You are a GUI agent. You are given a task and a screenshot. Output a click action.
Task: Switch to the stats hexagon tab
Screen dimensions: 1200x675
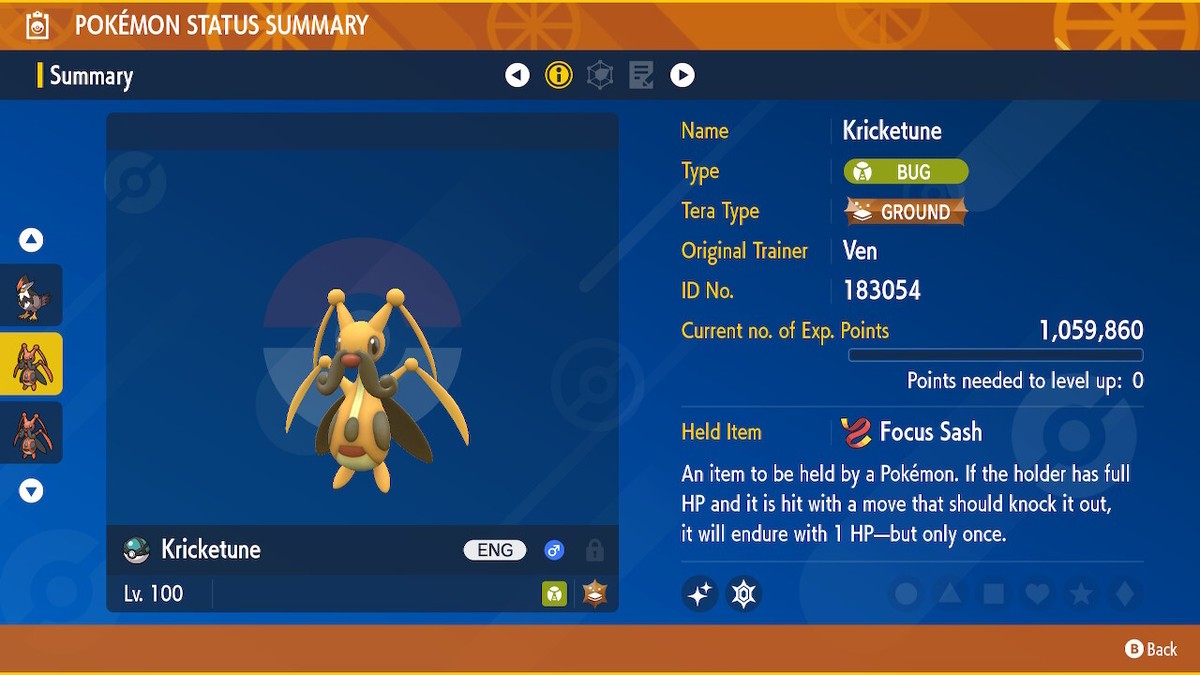pos(600,75)
